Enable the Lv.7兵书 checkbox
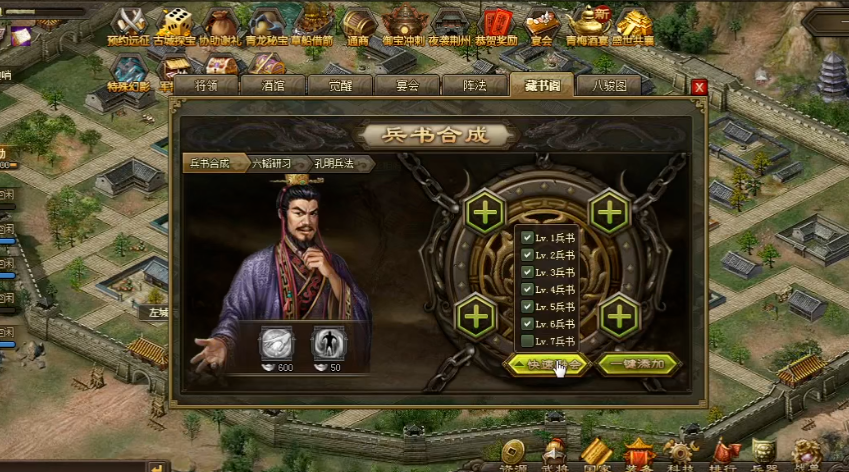 [527, 341]
